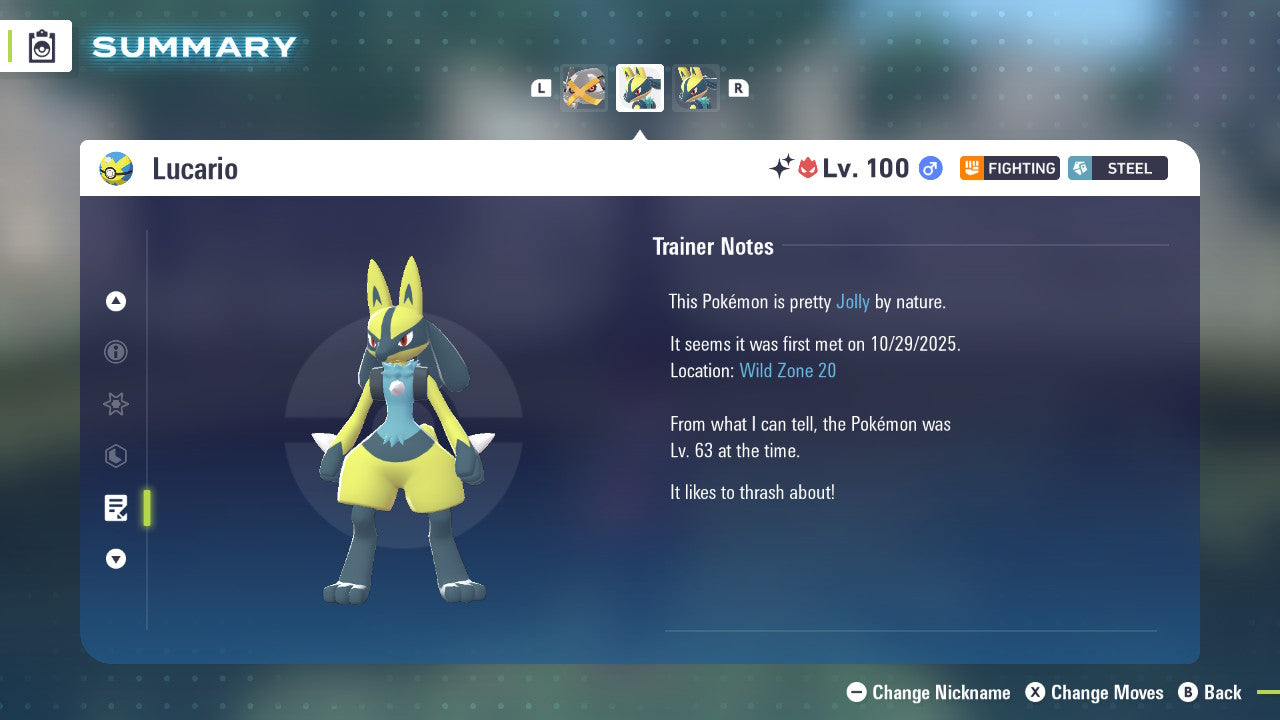Open the star-shaped moves page icon
1280x720 pixels.
click(116, 404)
